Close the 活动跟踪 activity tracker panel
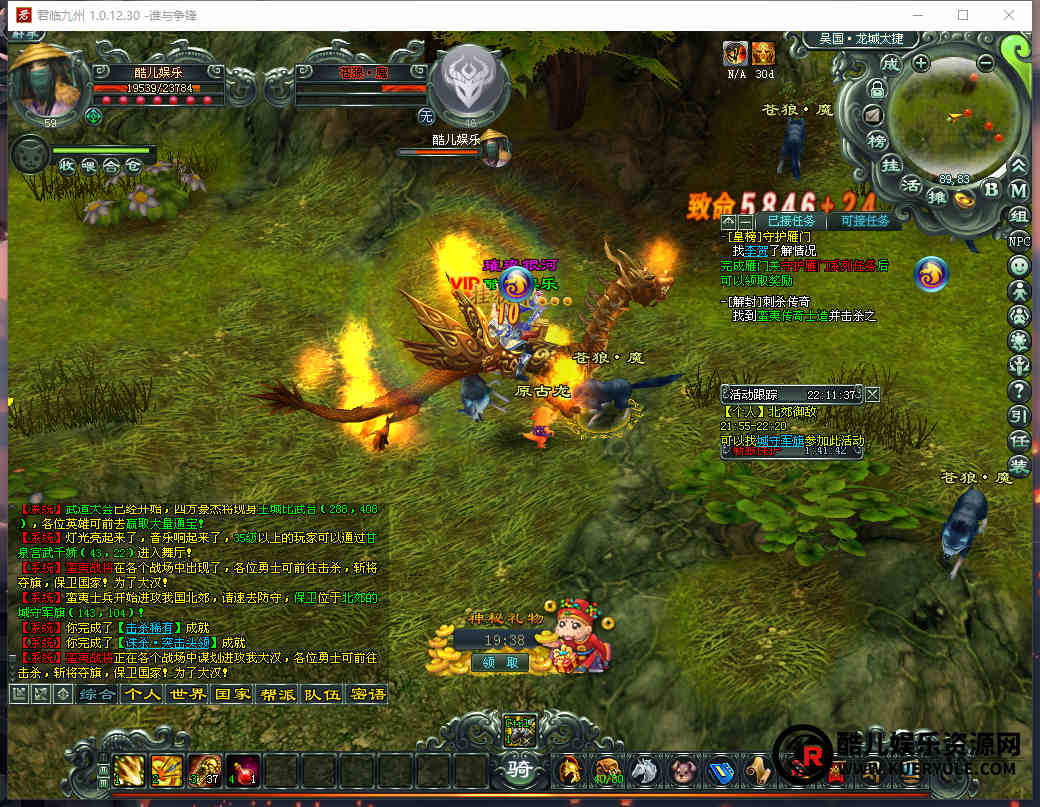 click(873, 394)
